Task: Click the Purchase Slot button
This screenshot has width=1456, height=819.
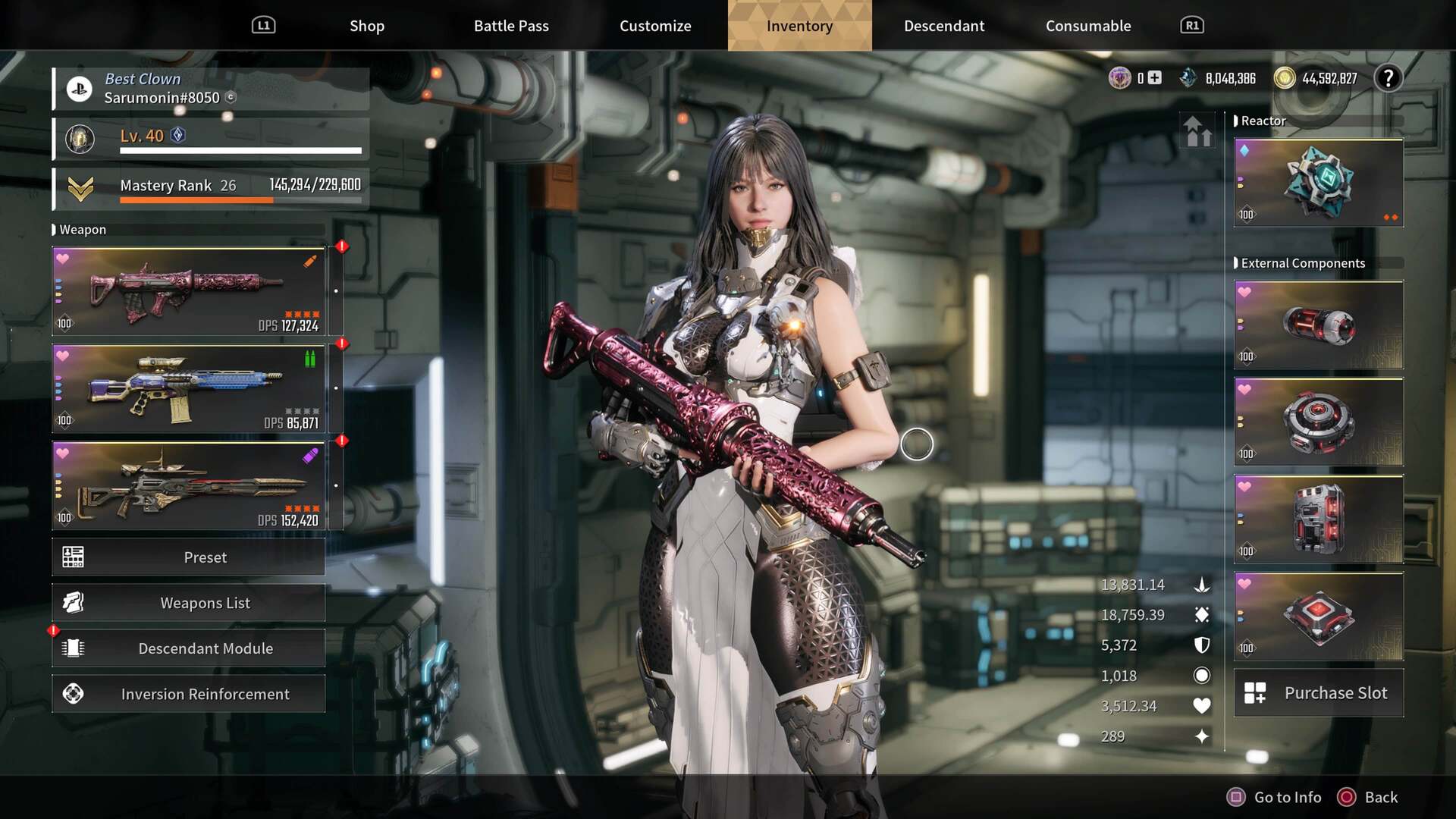Action: point(1319,693)
